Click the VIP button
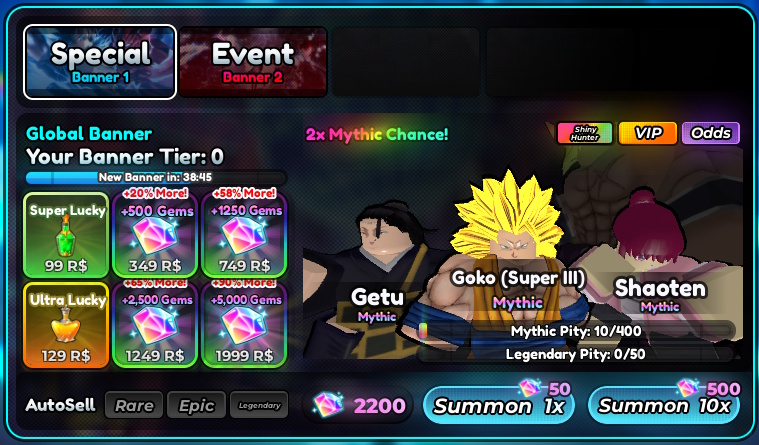 (648, 133)
